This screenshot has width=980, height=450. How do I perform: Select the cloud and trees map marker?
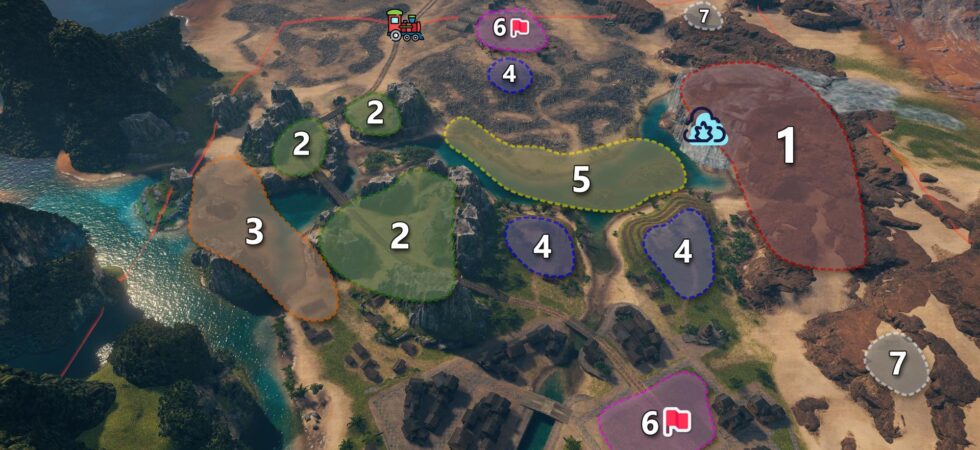coord(705,127)
